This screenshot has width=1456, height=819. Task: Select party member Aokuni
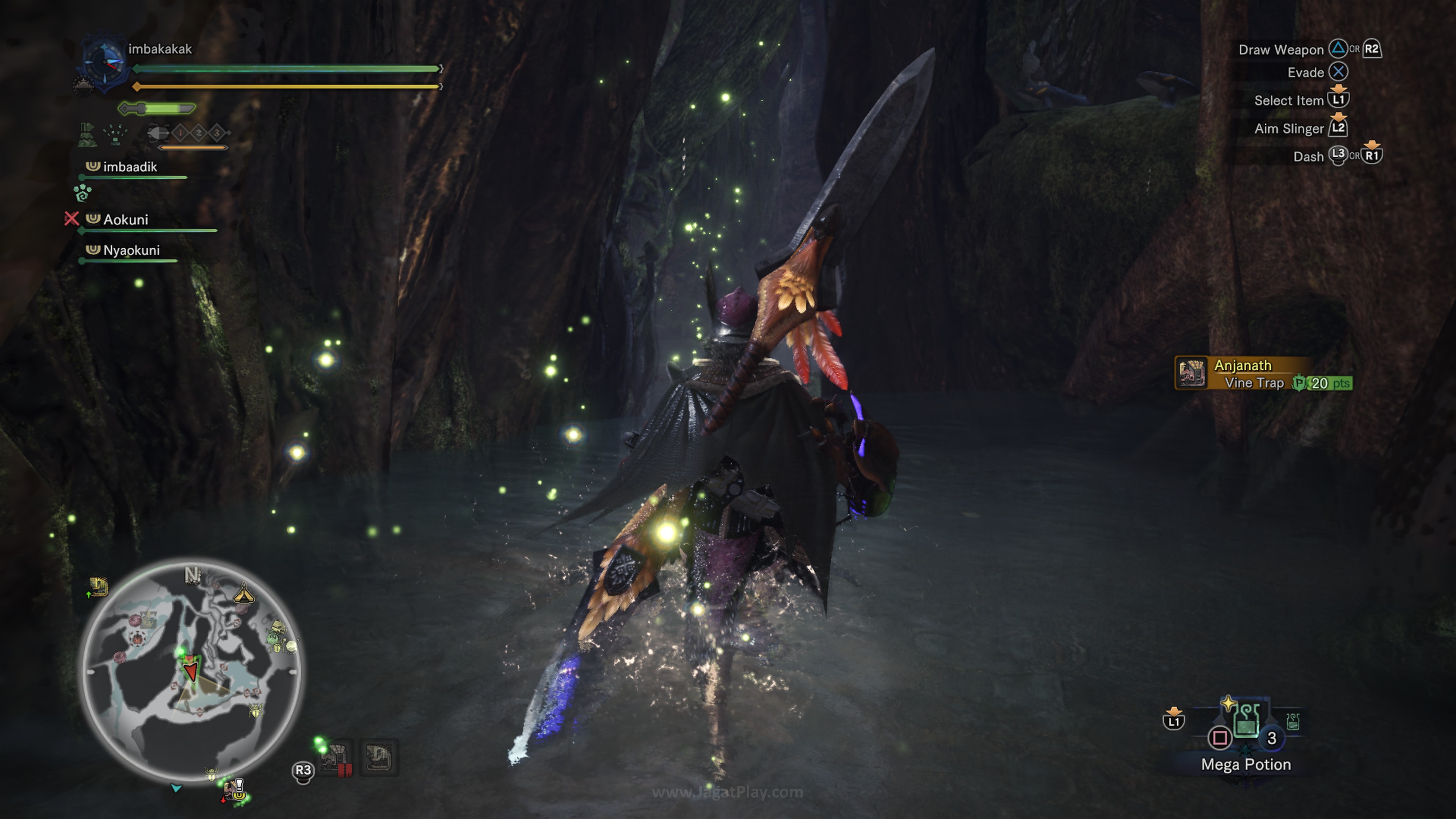coord(125,219)
